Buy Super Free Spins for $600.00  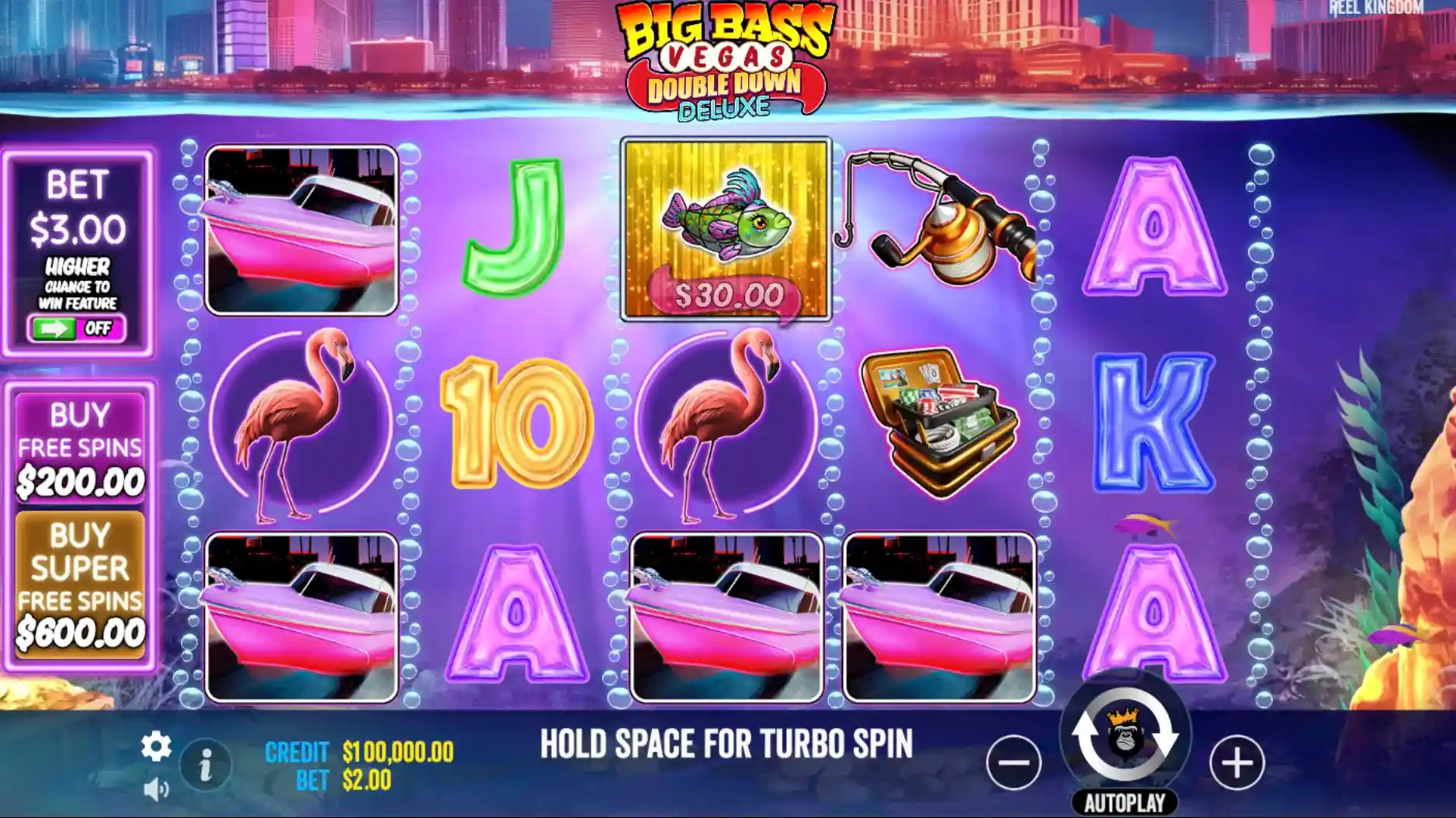pyautogui.click(x=80, y=584)
